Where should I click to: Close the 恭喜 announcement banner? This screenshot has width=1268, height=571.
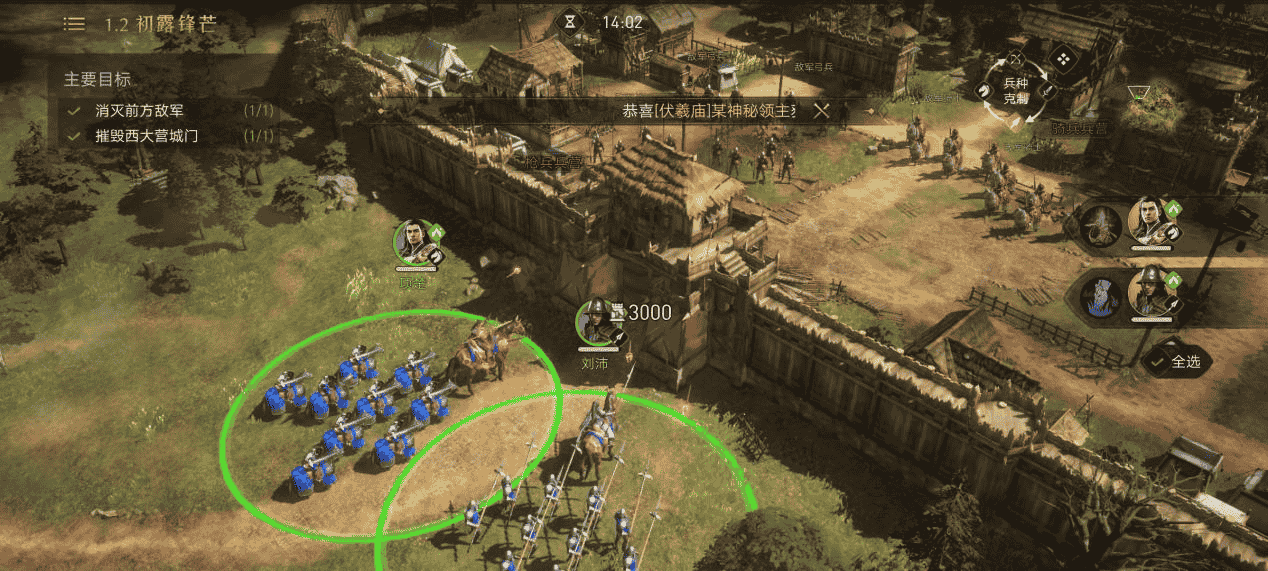[x=821, y=110]
